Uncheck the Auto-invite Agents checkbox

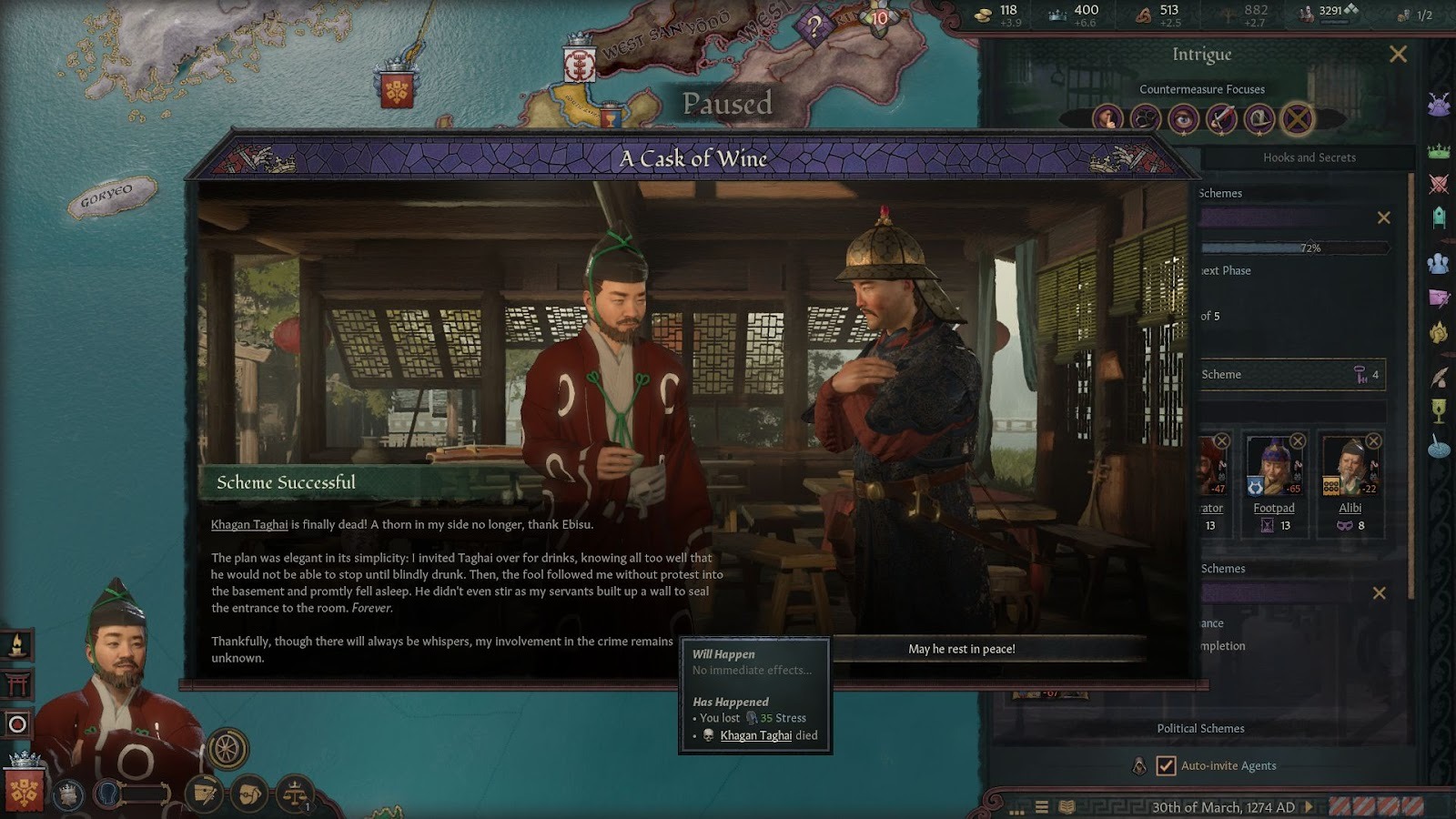(1166, 765)
